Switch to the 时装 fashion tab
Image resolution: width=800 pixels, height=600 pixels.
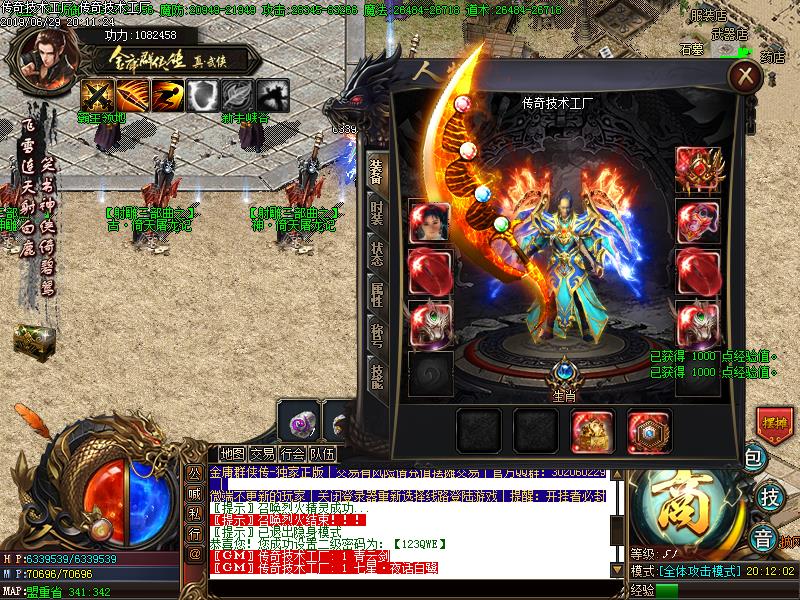pyautogui.click(x=376, y=211)
